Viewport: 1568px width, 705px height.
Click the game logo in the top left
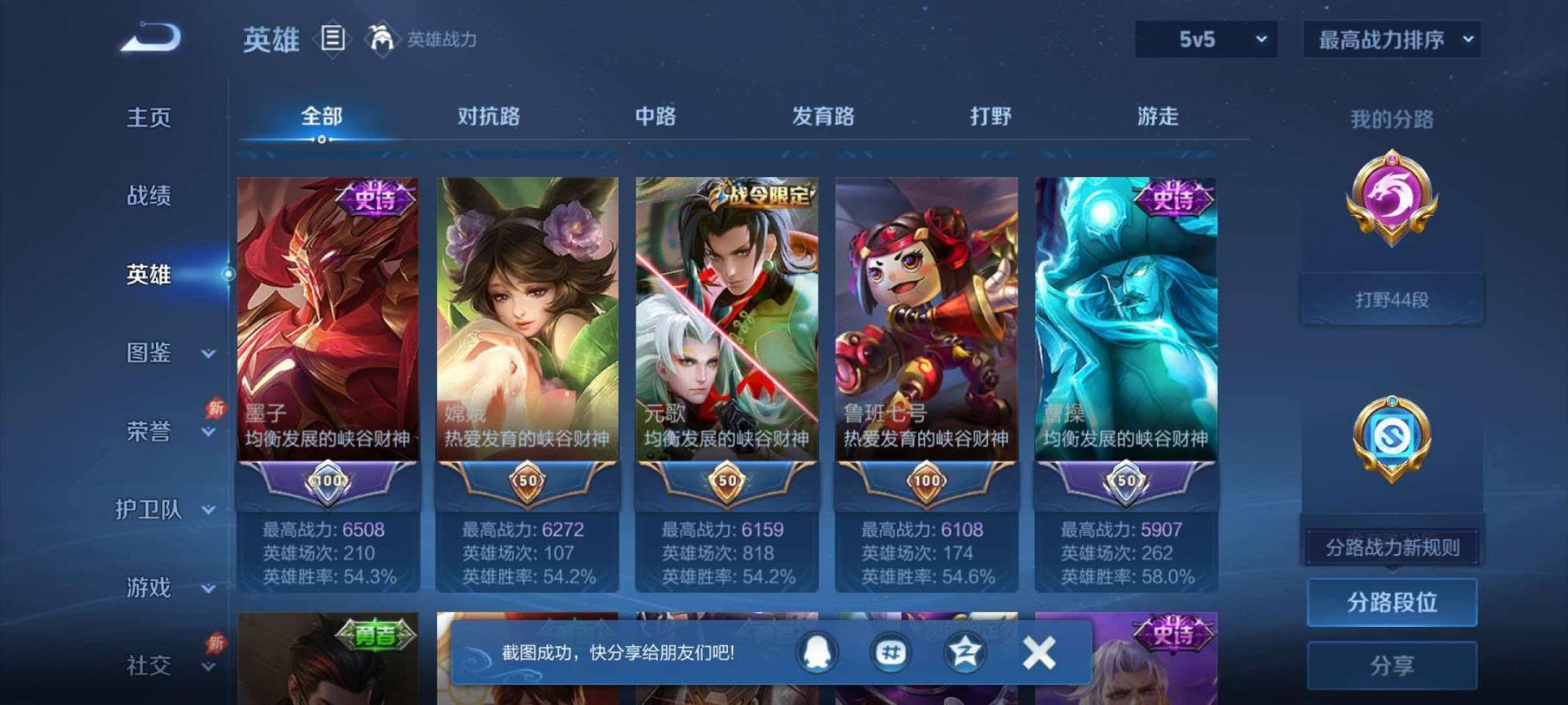149,36
